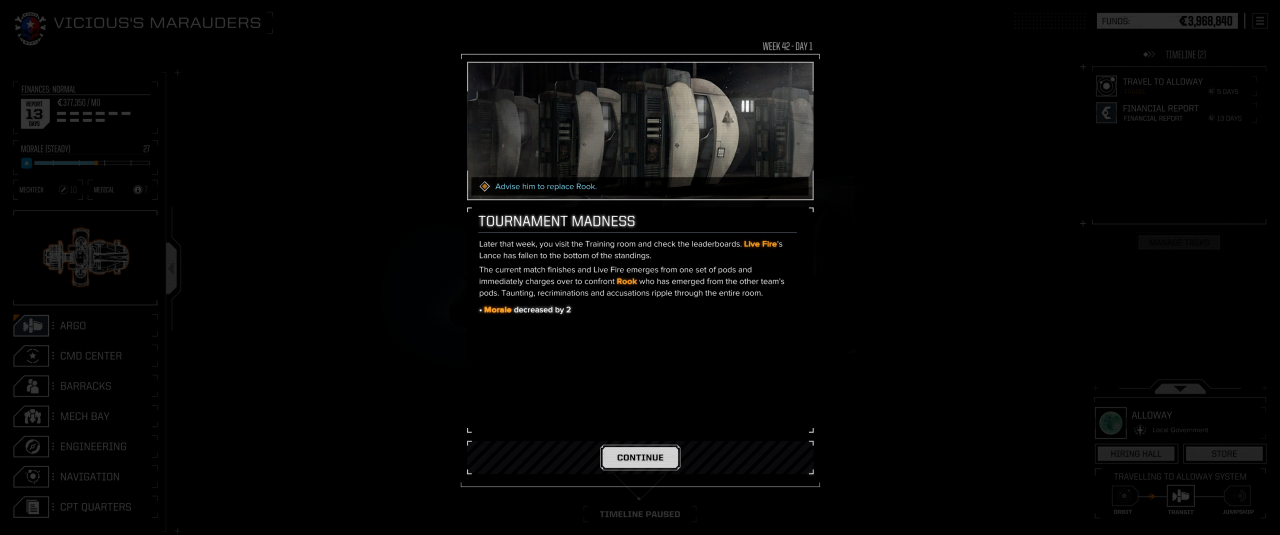
Task: Open the Alloway Store
Action: [1223, 454]
